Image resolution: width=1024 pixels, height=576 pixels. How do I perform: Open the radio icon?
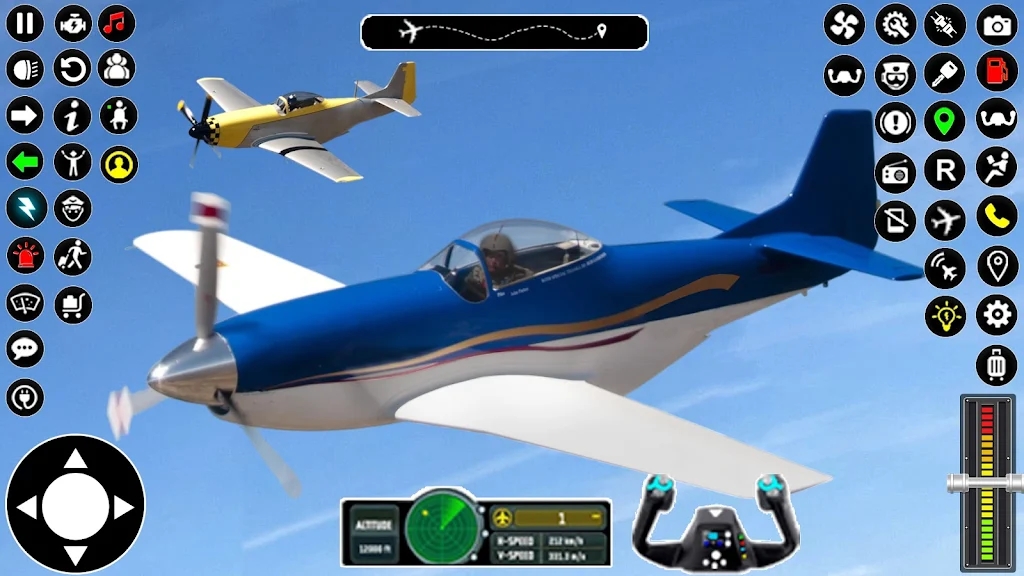(x=895, y=171)
